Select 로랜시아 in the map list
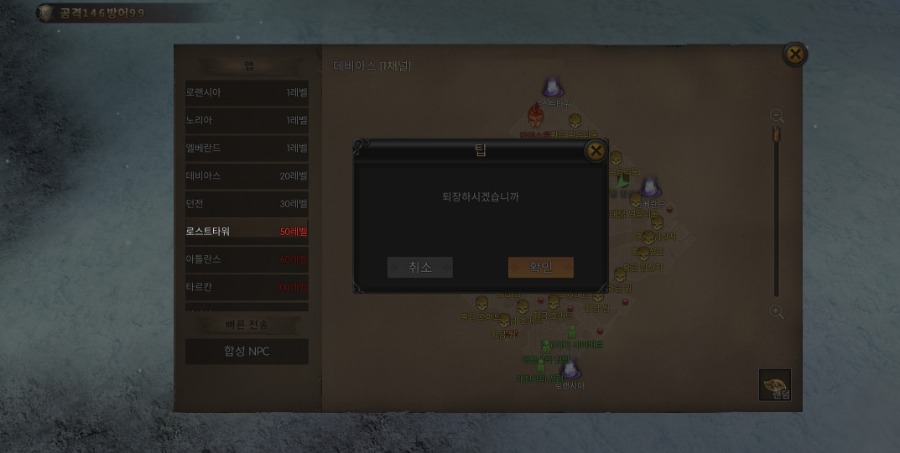900x453 pixels. (x=246, y=92)
